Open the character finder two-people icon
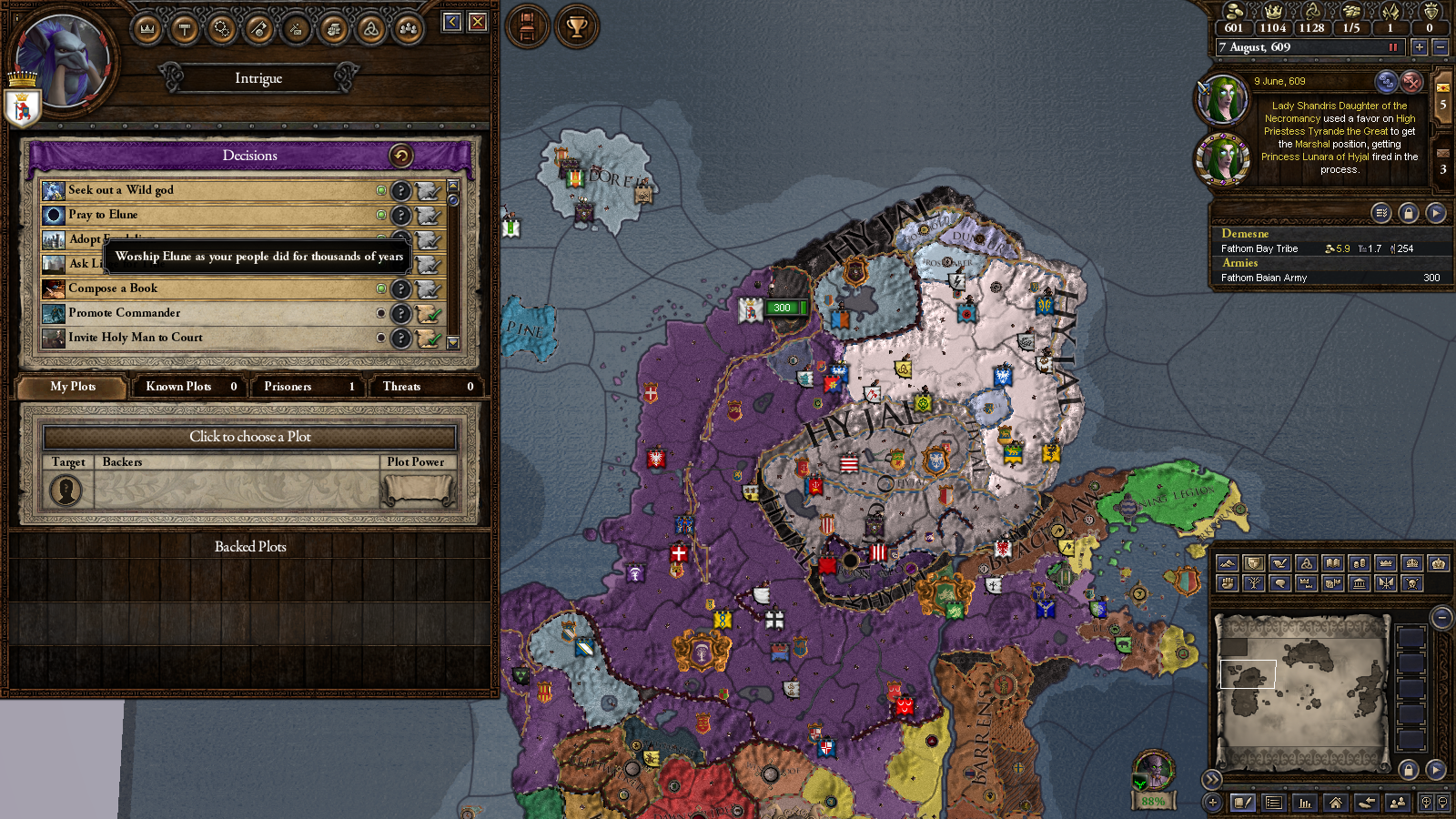The width and height of the screenshot is (1456, 819). 1399,804
